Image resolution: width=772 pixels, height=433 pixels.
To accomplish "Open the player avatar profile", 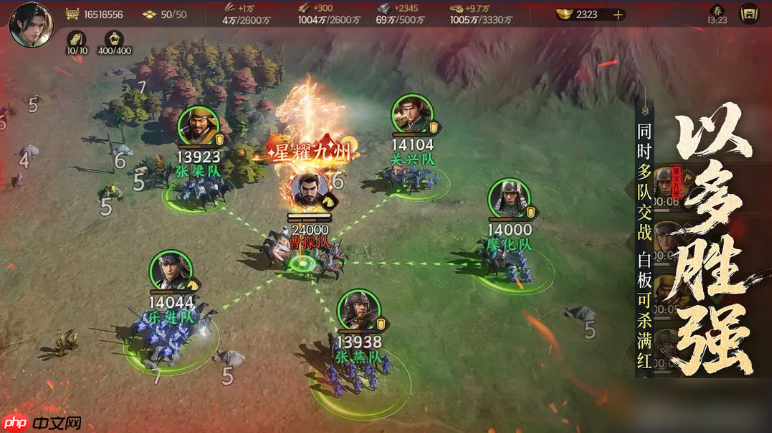I will [30, 24].
